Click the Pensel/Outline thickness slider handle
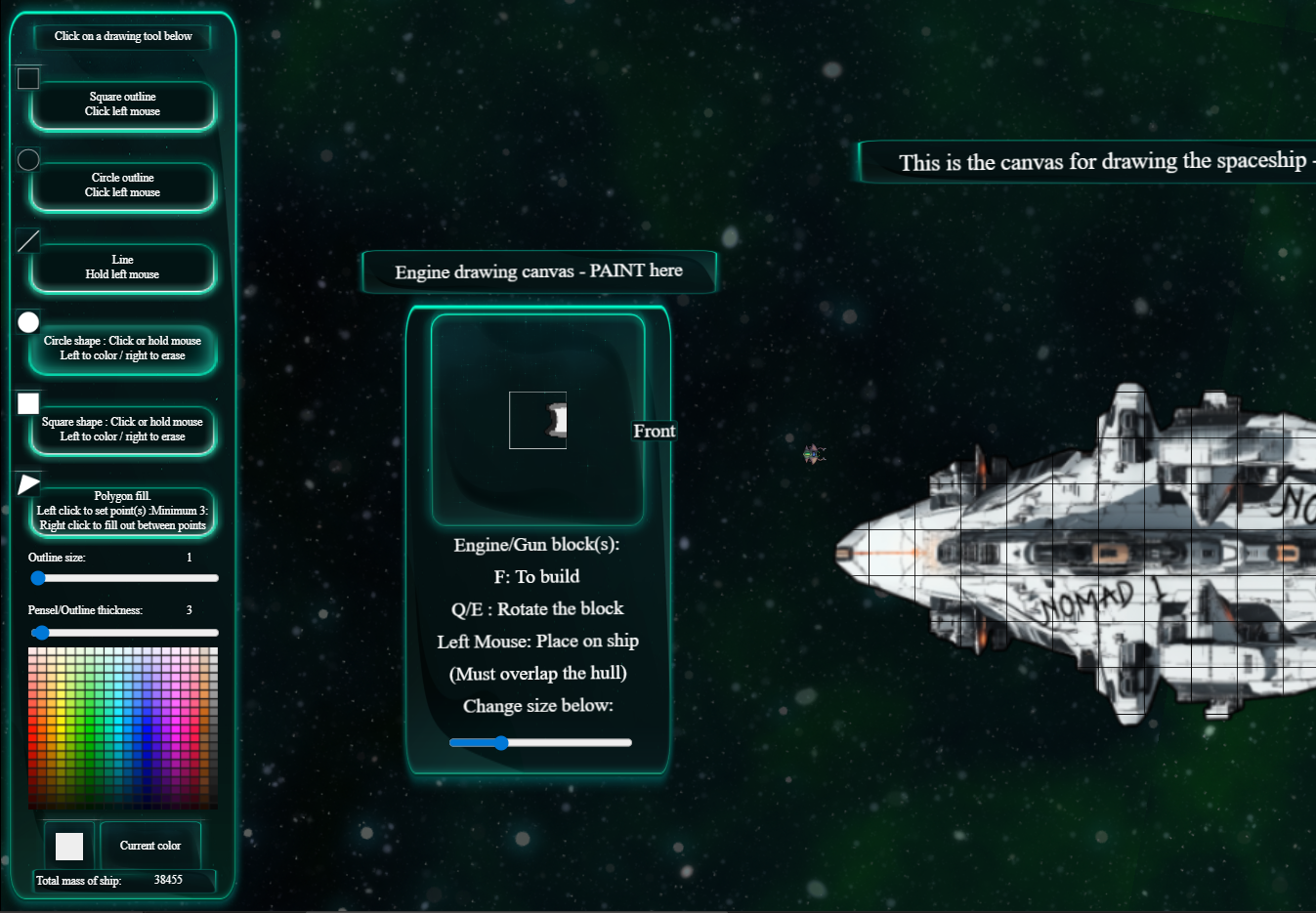 coord(41,633)
